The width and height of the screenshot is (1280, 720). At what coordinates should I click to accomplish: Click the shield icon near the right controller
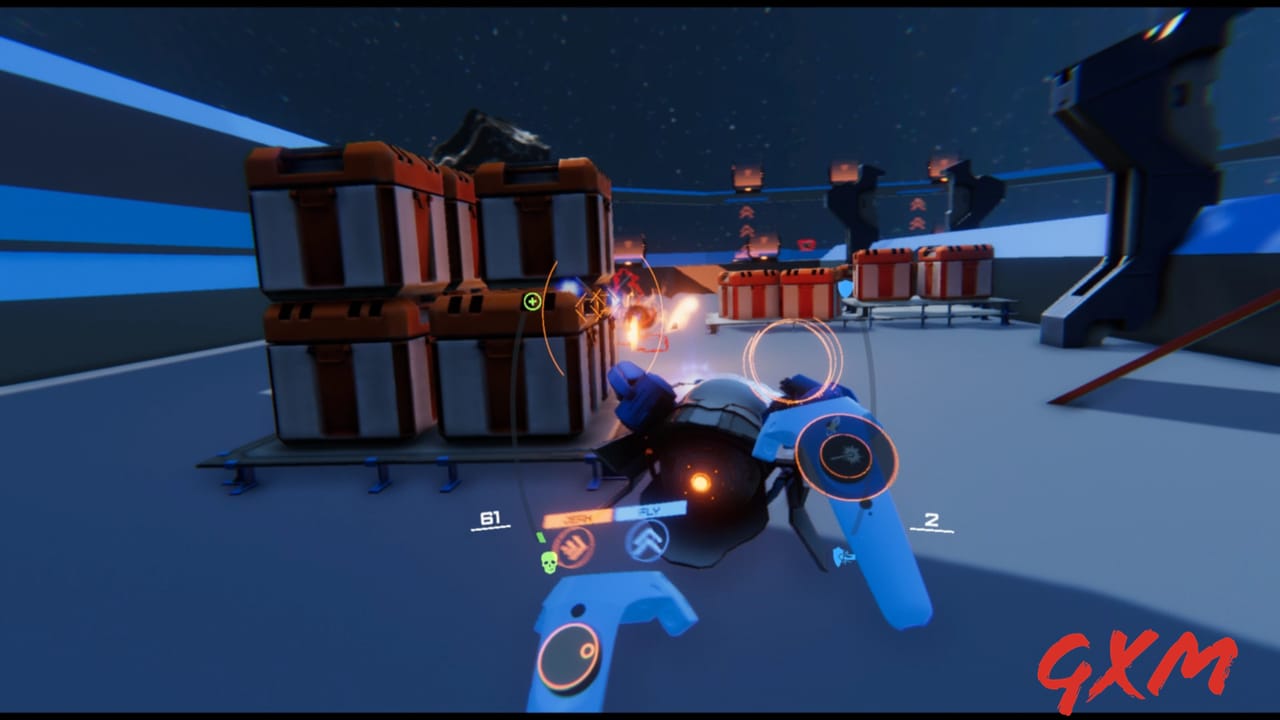840,556
